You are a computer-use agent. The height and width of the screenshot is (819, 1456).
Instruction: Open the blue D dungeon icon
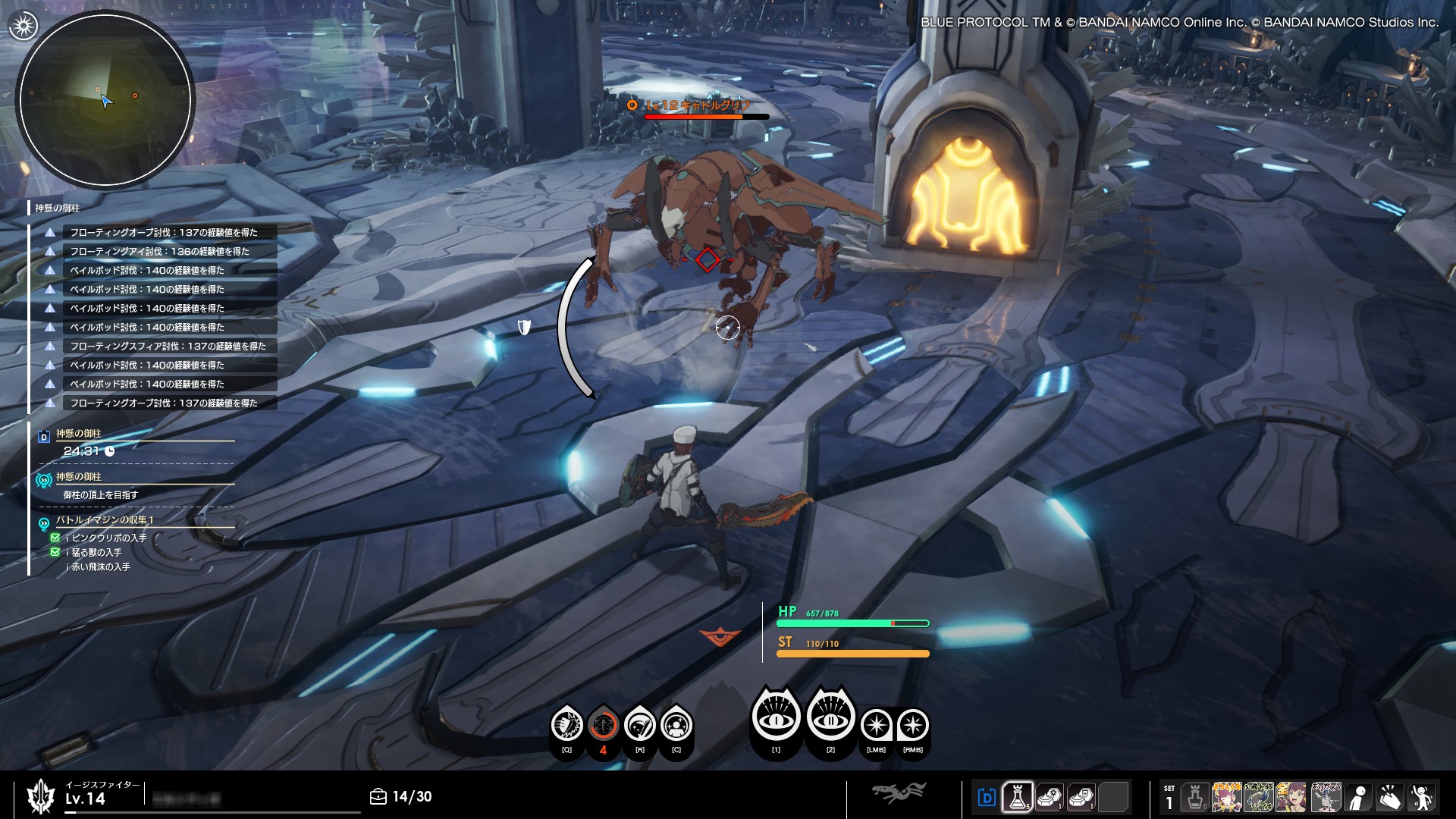coord(987,797)
